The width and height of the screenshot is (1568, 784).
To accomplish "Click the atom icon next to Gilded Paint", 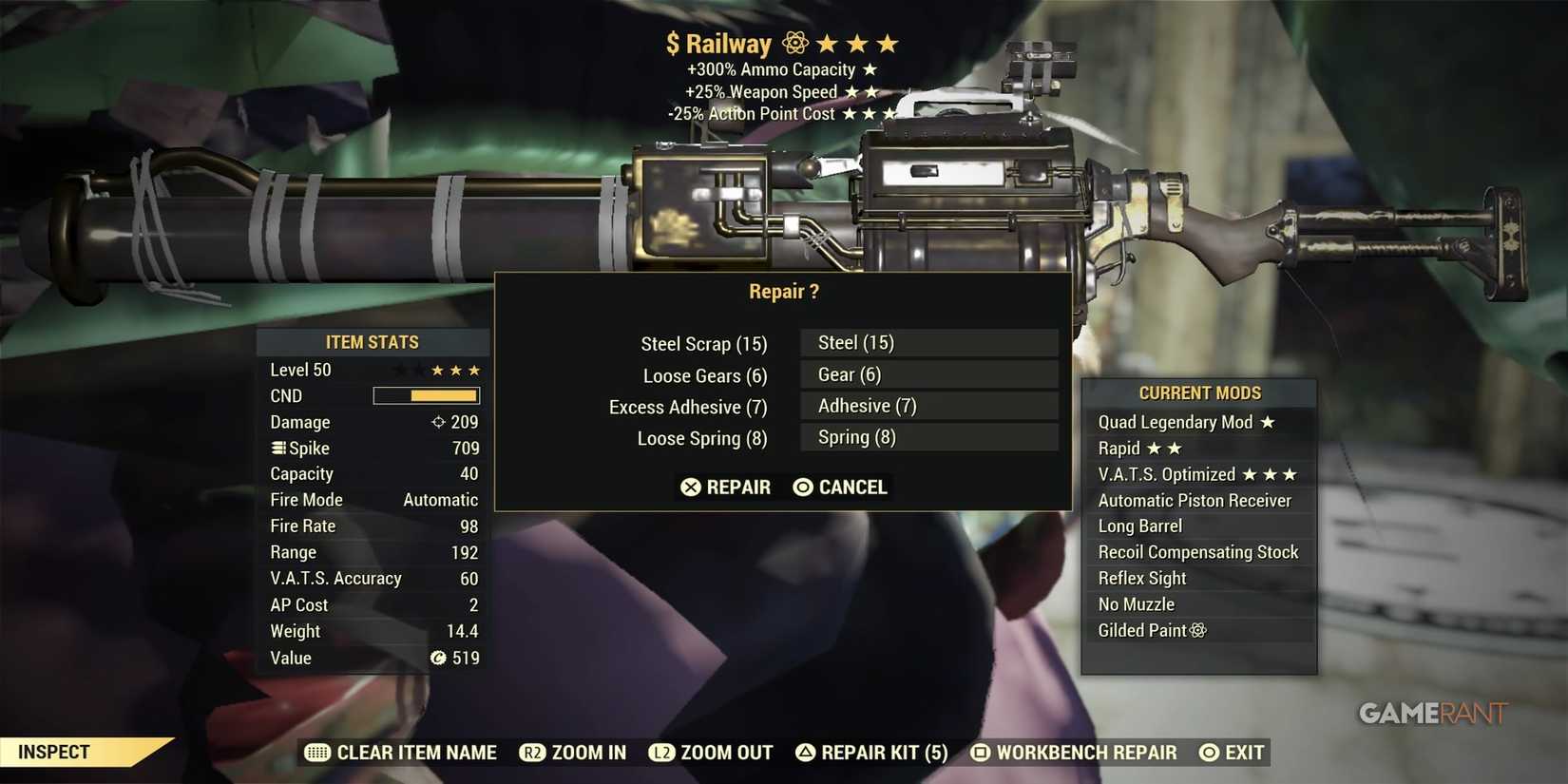I will (1198, 630).
